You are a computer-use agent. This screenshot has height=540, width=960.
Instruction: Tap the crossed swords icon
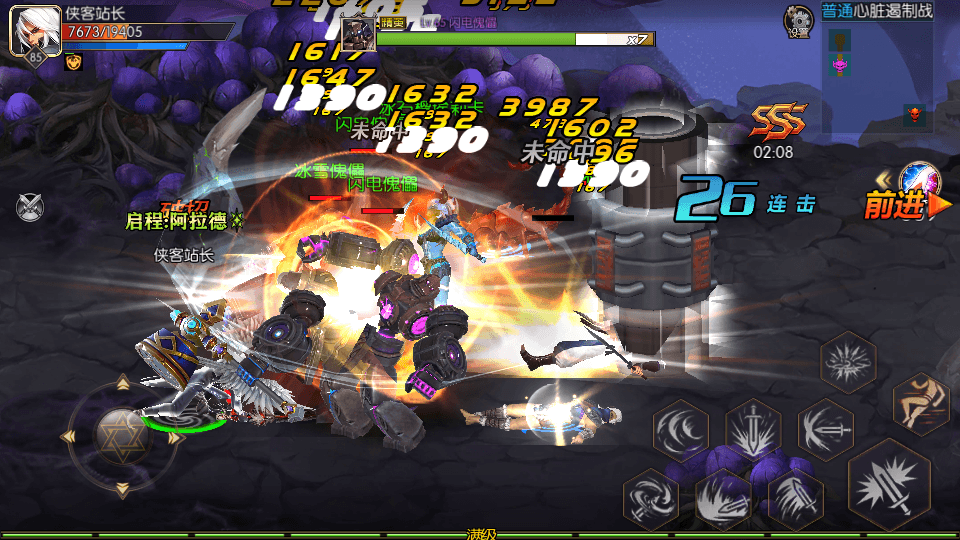click(x=30, y=207)
